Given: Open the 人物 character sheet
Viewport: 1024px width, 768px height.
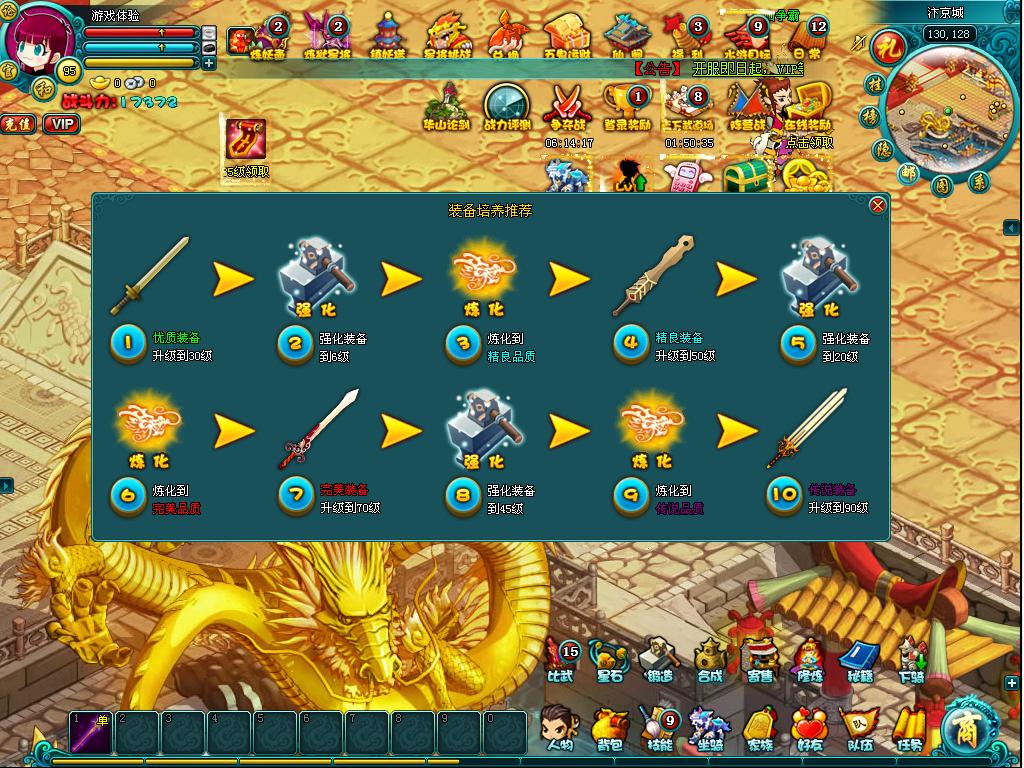Looking at the screenshot, I should [x=559, y=729].
